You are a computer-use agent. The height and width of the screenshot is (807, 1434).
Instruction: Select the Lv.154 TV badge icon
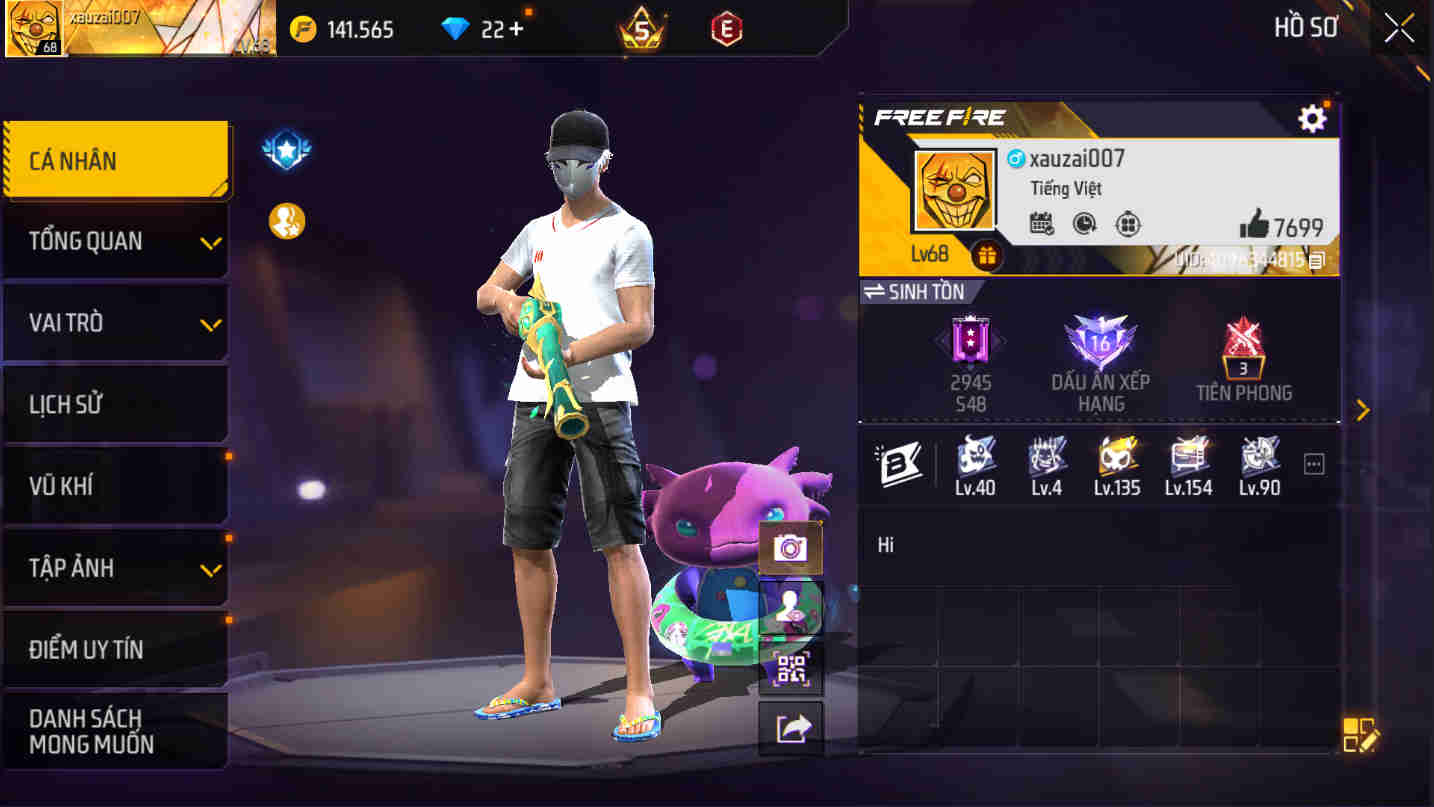click(1188, 460)
